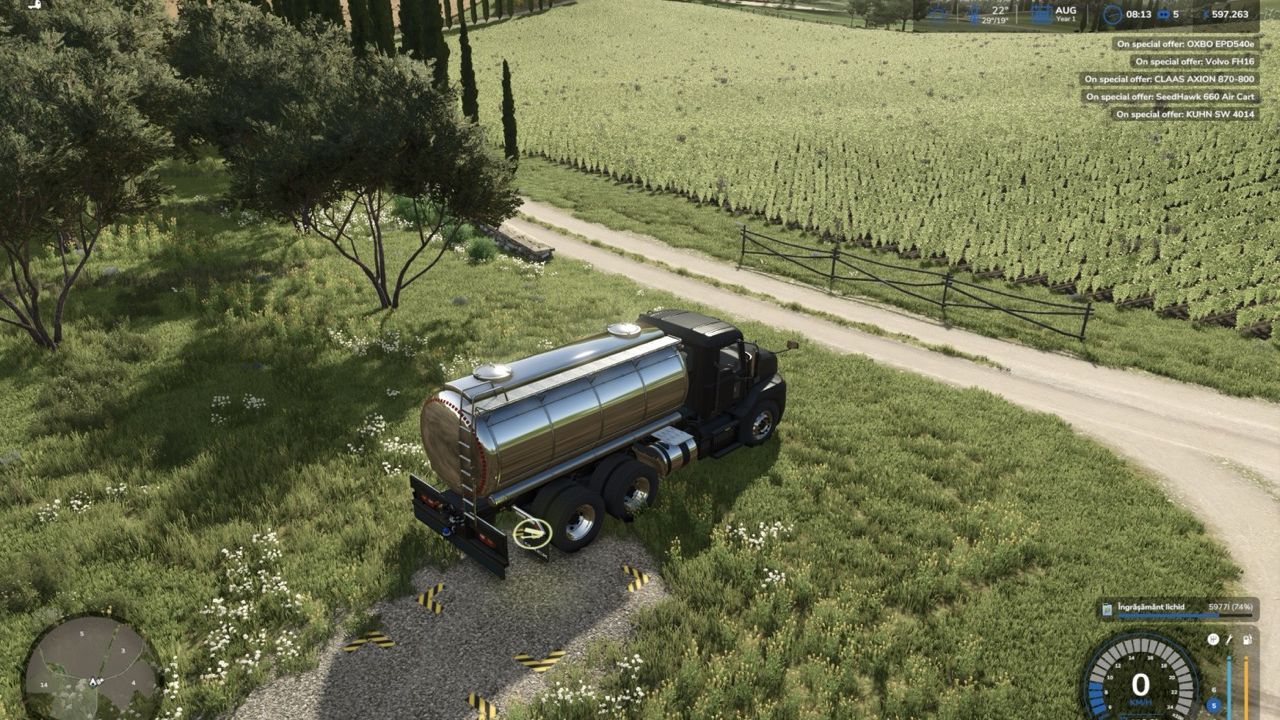Click the CLAAS AXION 870-800 offer notification
This screenshot has width=1280, height=720.
1170,79
